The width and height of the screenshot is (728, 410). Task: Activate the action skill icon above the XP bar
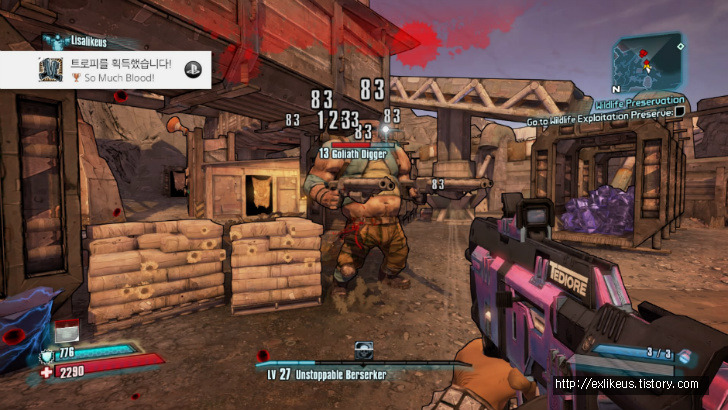[363, 350]
